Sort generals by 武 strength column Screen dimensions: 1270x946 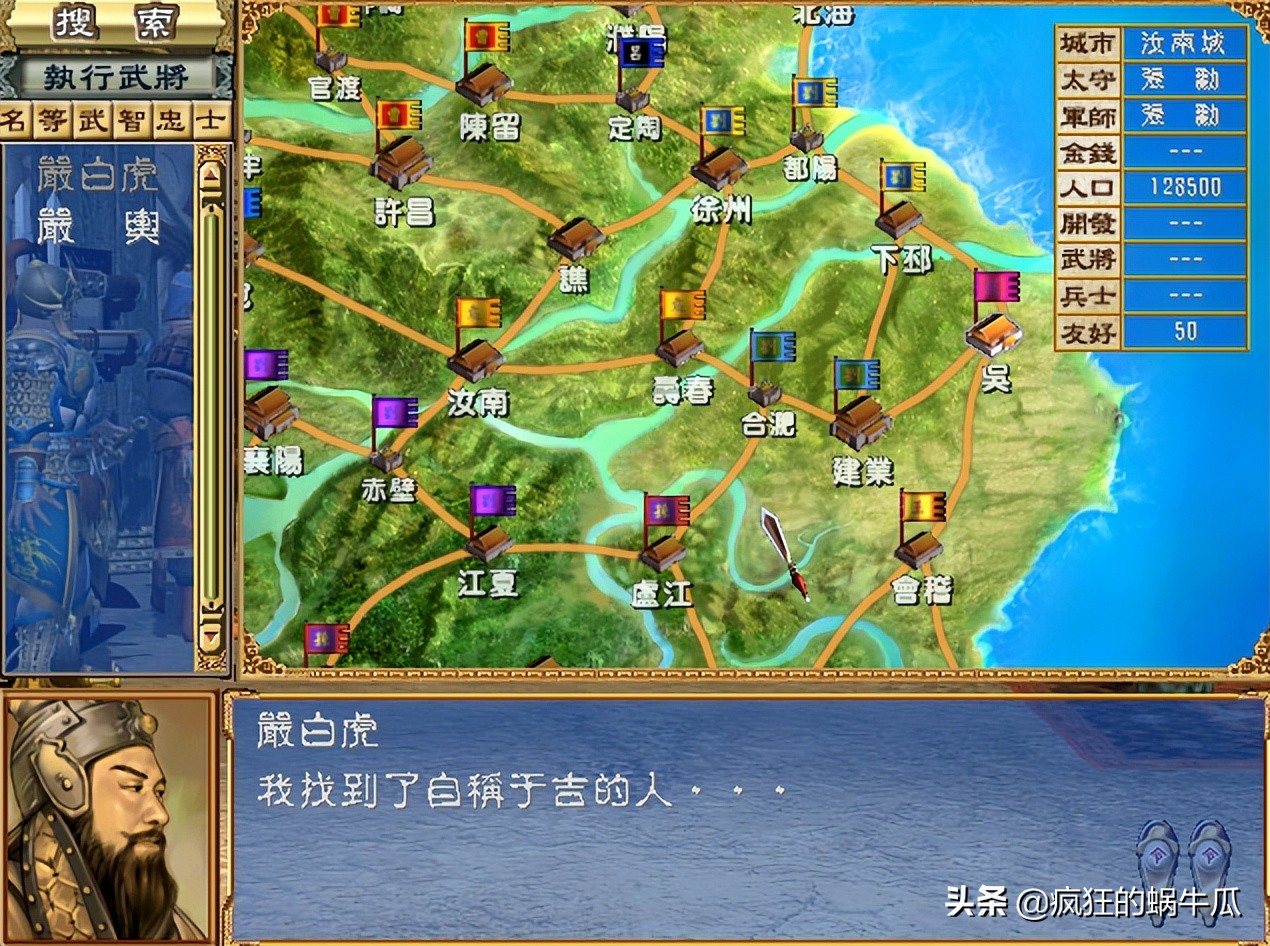(x=93, y=121)
